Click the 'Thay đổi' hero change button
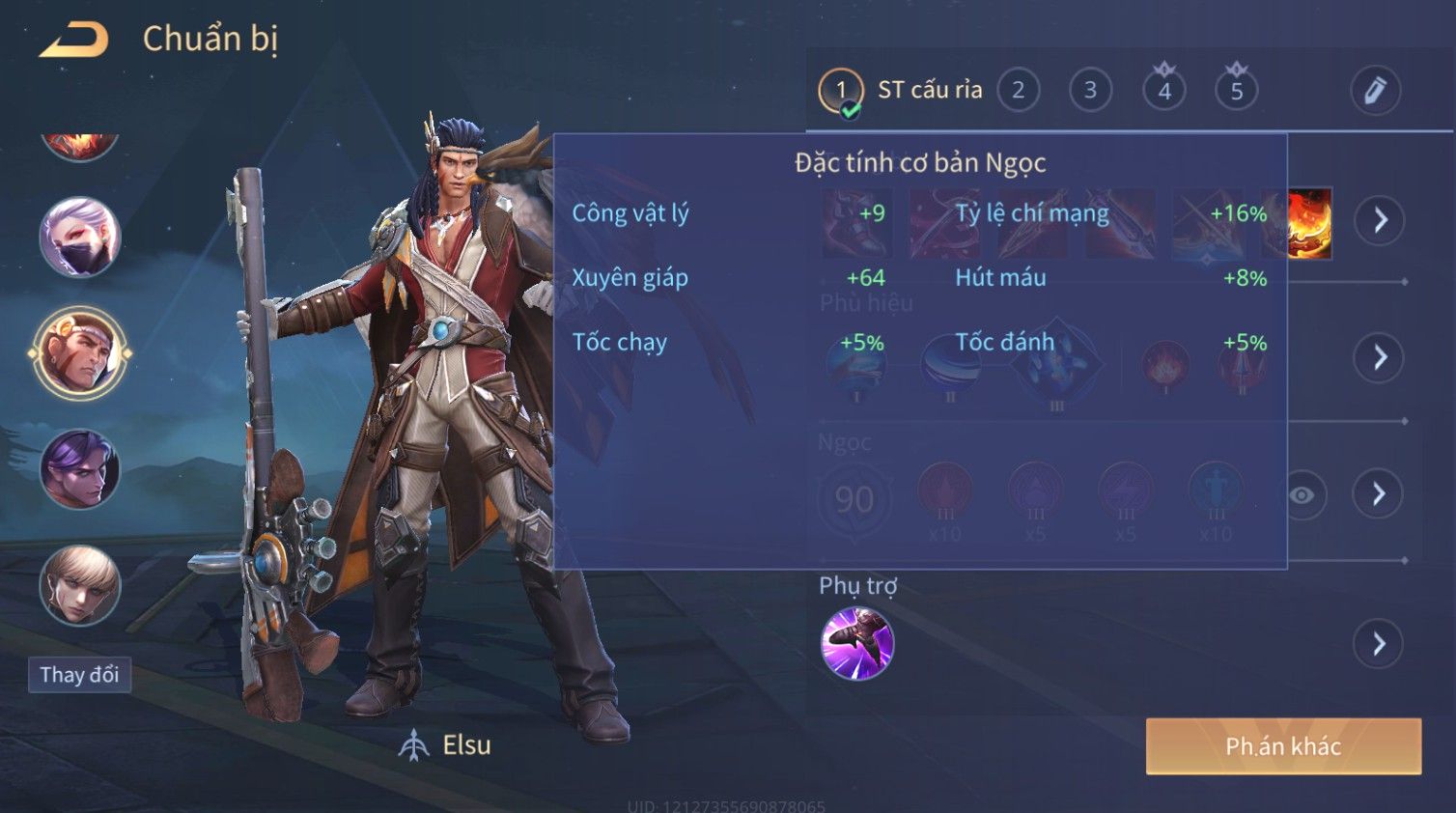This screenshot has width=1456, height=813. pos(79,675)
